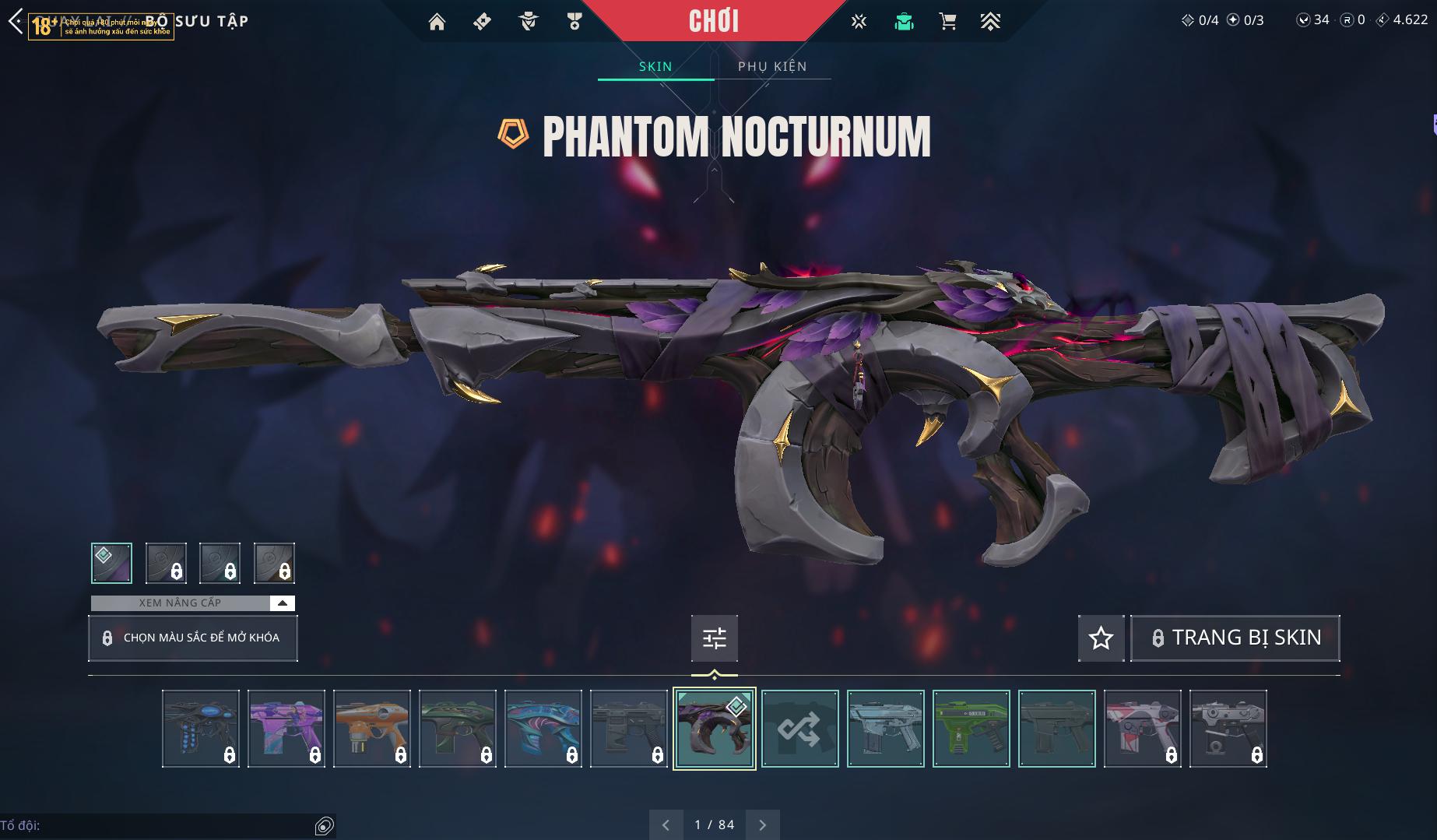
Task: Switch to the PHỤ KIỆN tab
Action: (x=772, y=66)
